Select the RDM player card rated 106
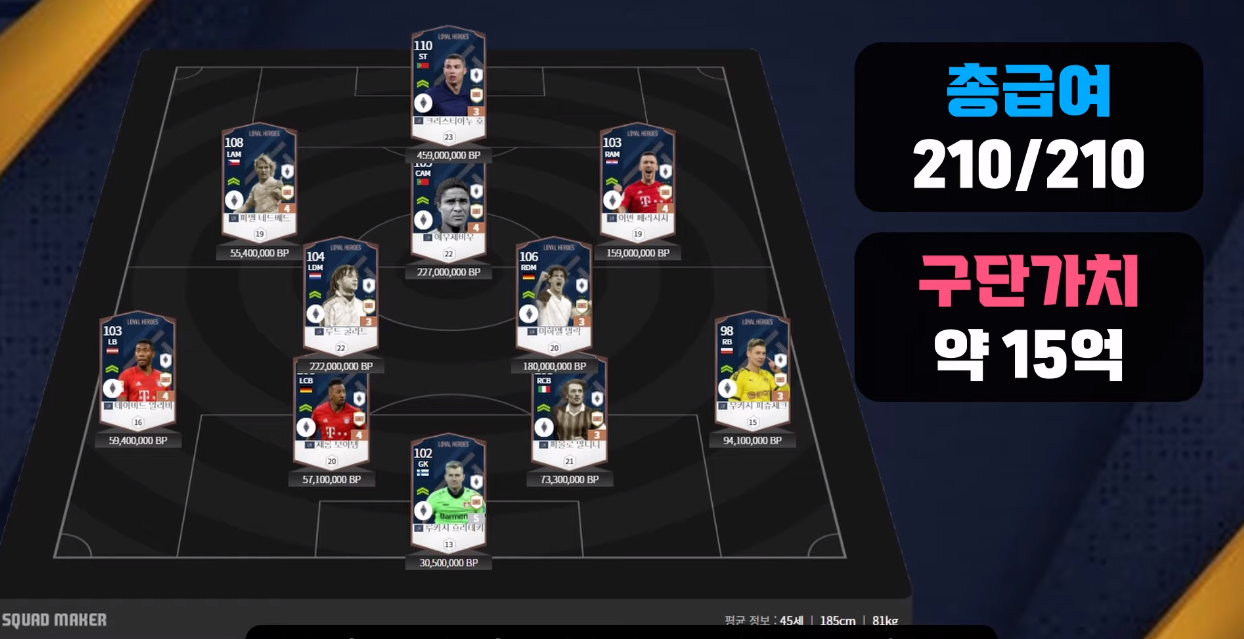This screenshot has width=1244, height=639. point(553,293)
